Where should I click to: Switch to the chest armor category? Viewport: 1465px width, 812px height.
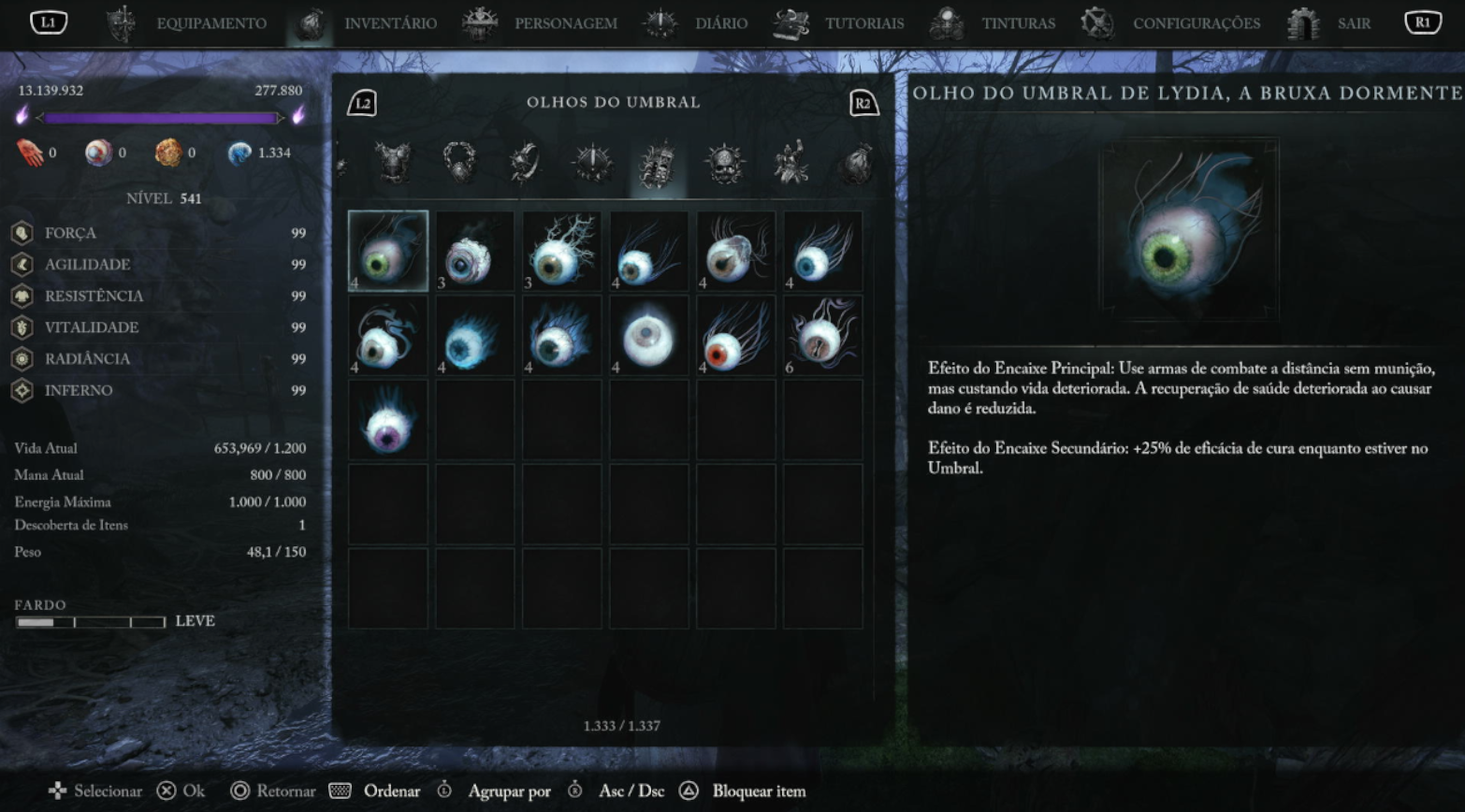393,164
